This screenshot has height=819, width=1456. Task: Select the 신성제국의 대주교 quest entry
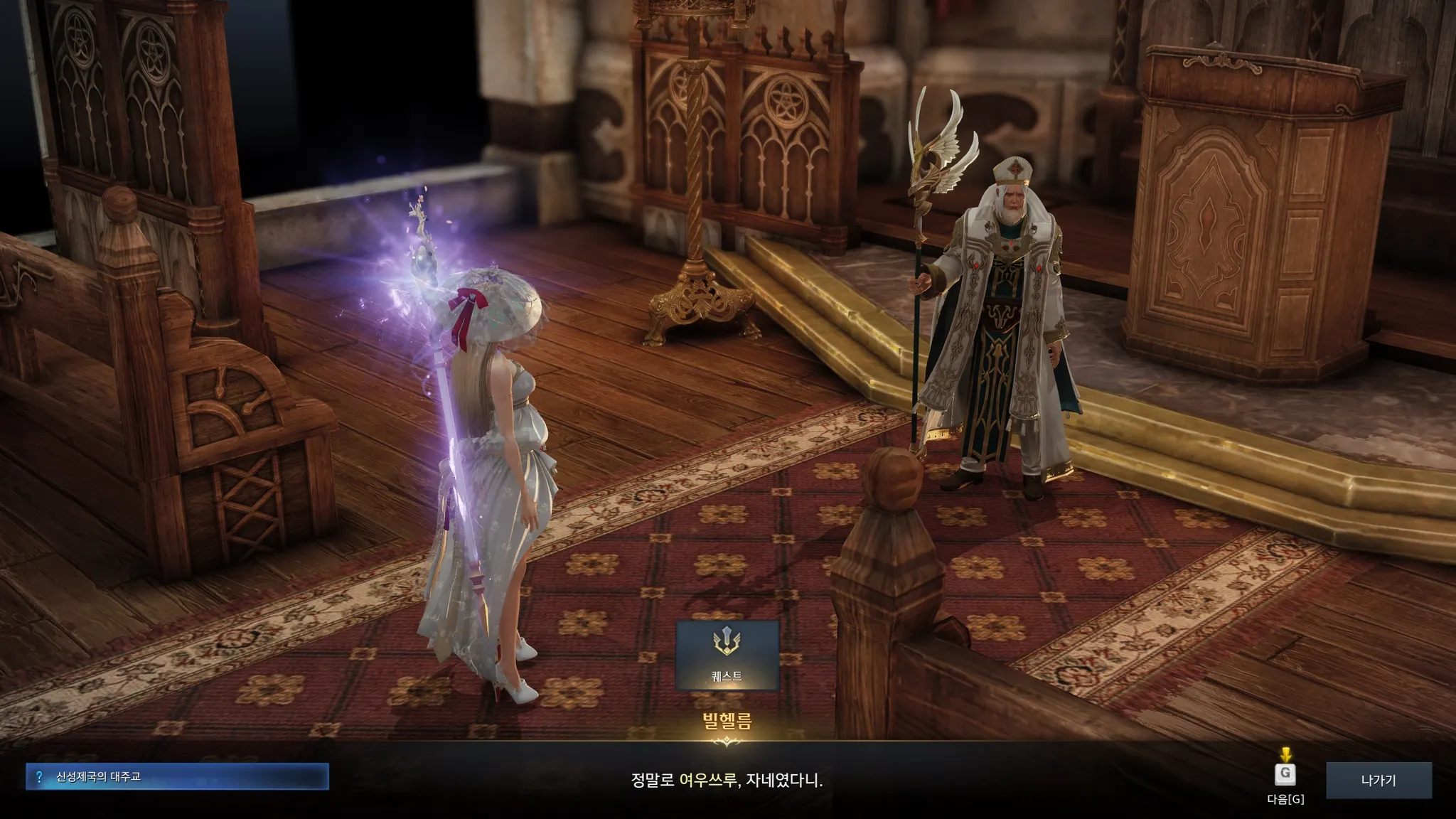pos(177,776)
